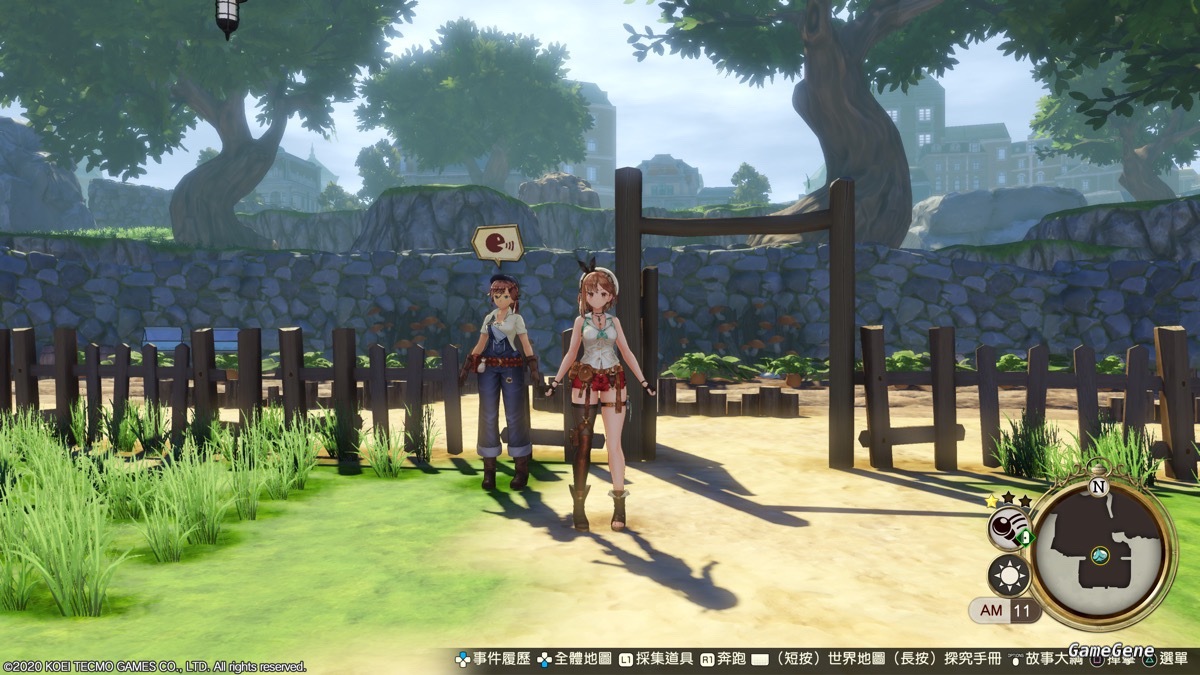This screenshot has width=1200, height=675.
Task: Select the gathering staff tool icon
Action: point(1008,528)
